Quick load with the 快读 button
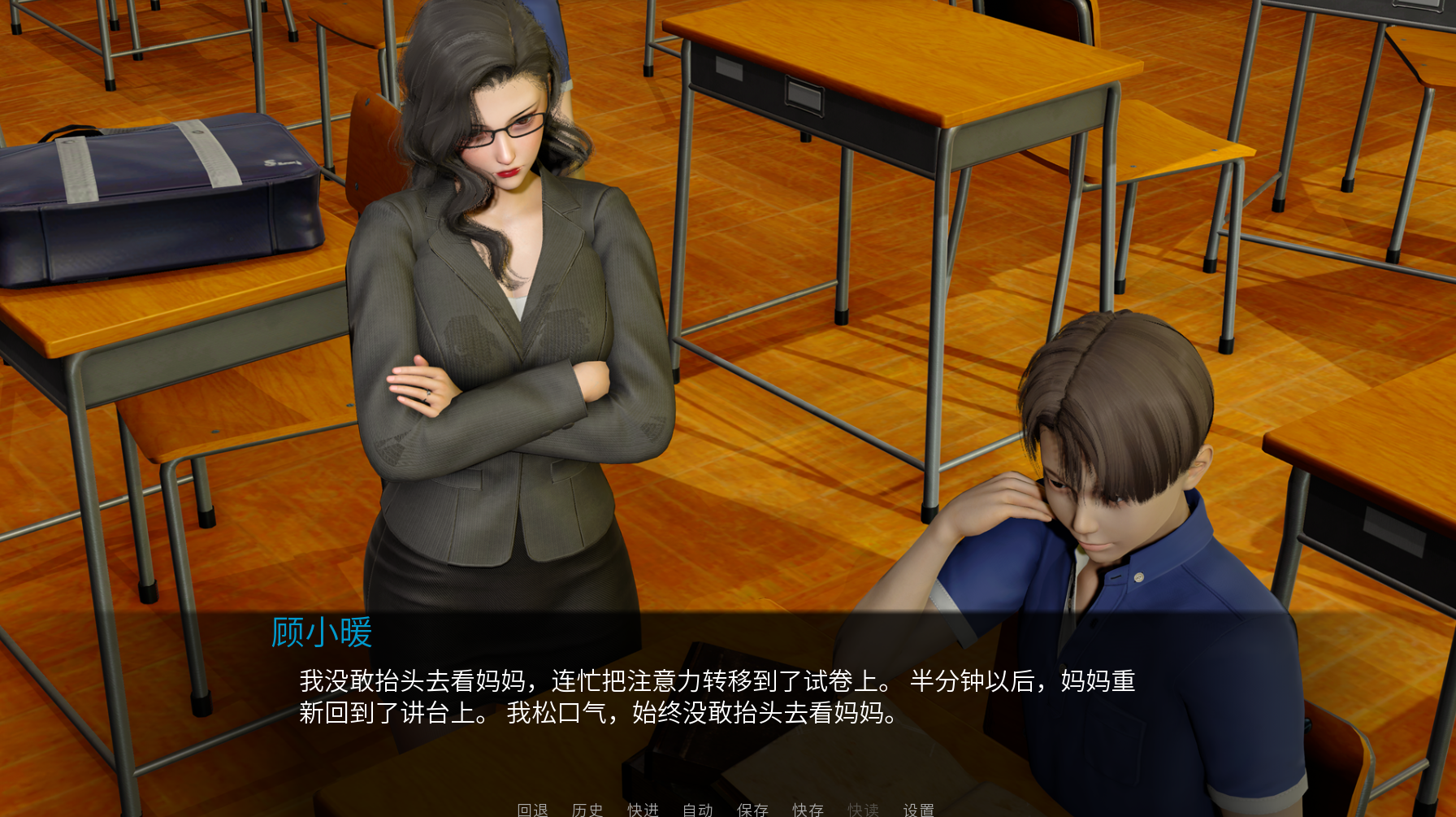1456x817 pixels. 863,810
